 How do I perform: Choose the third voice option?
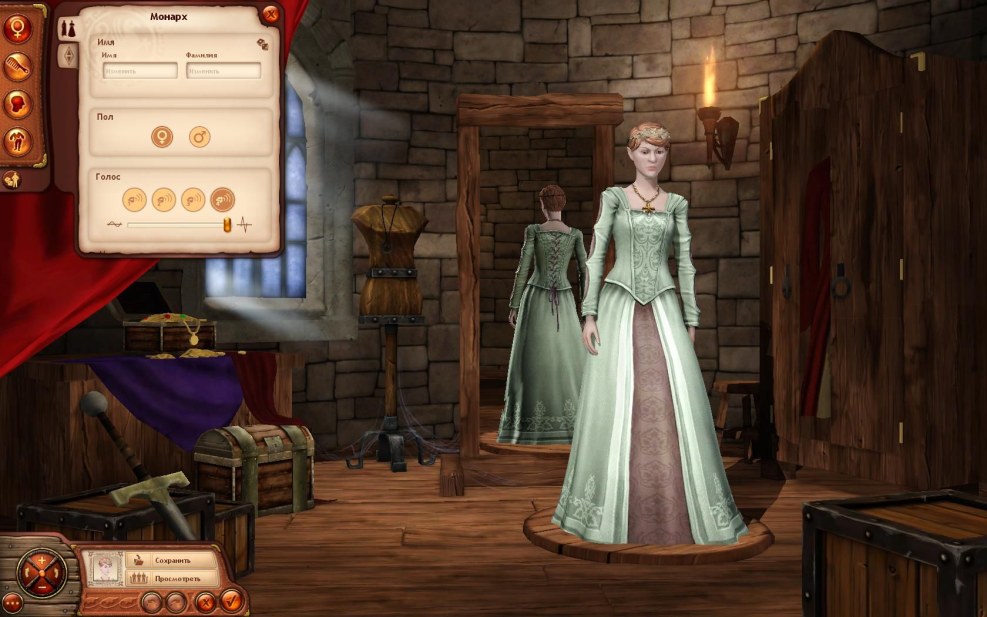pos(193,199)
